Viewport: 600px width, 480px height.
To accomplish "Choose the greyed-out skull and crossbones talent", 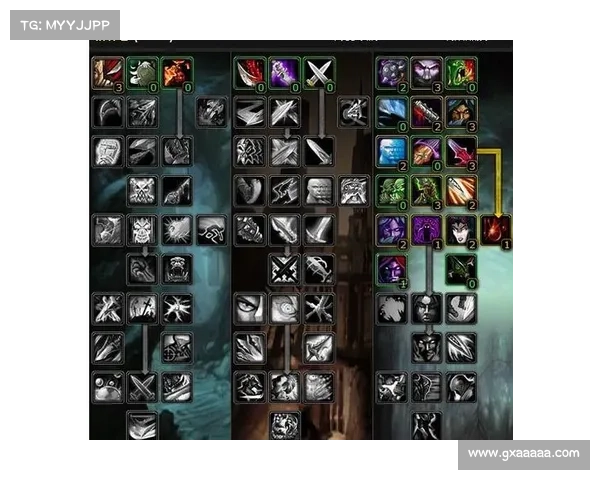I will [142, 189].
